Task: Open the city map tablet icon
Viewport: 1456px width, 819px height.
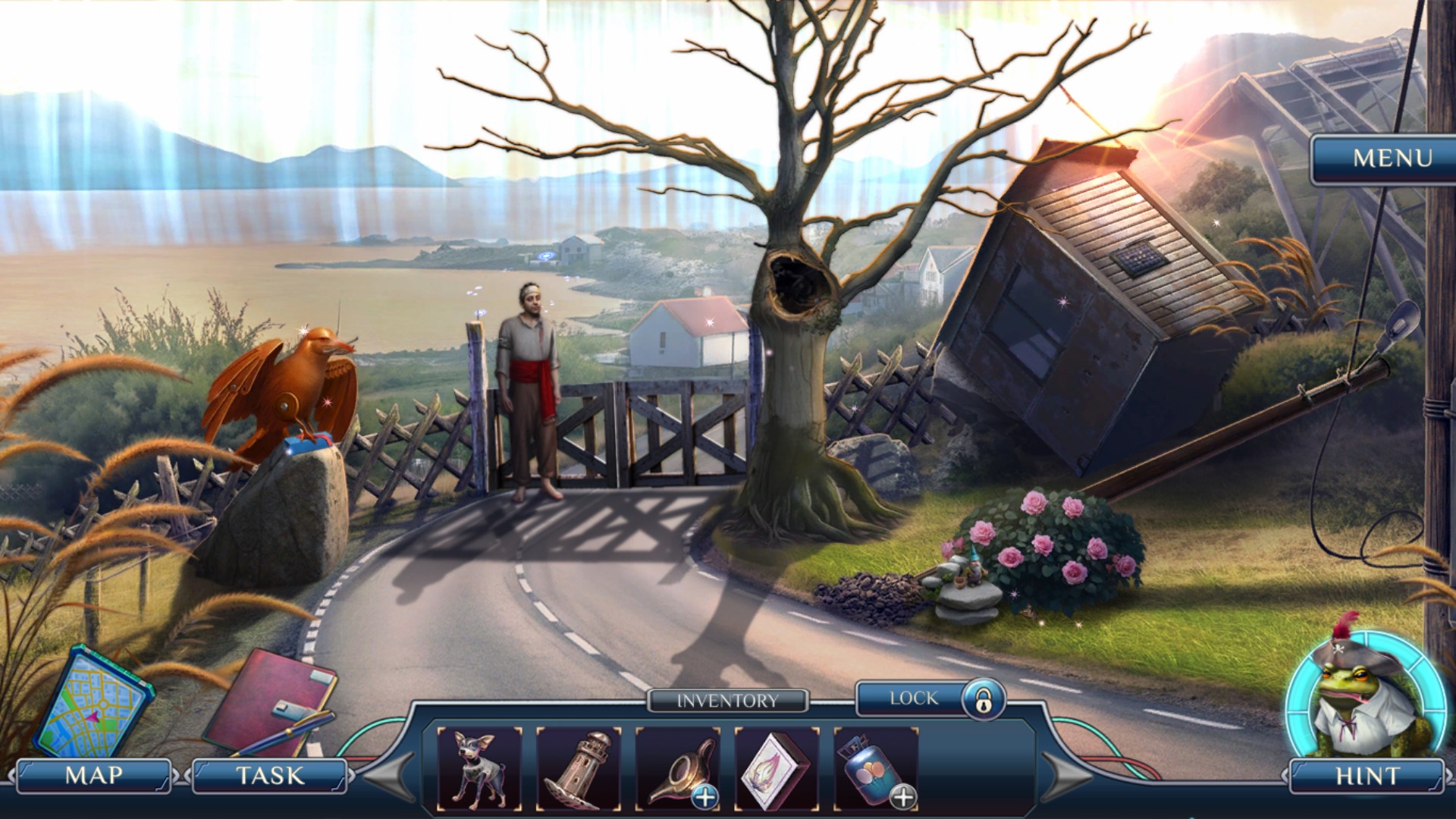Action: tap(93, 701)
